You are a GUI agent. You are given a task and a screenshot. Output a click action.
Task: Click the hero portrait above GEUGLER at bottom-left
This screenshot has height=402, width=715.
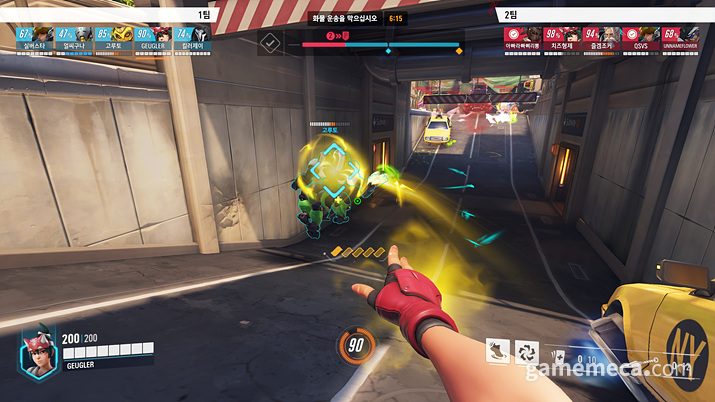coord(38,353)
